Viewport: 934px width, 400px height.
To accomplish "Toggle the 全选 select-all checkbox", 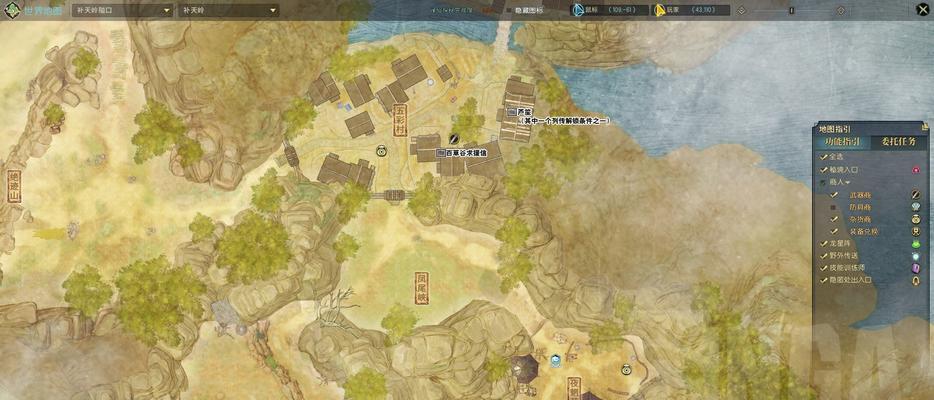I will (x=823, y=157).
